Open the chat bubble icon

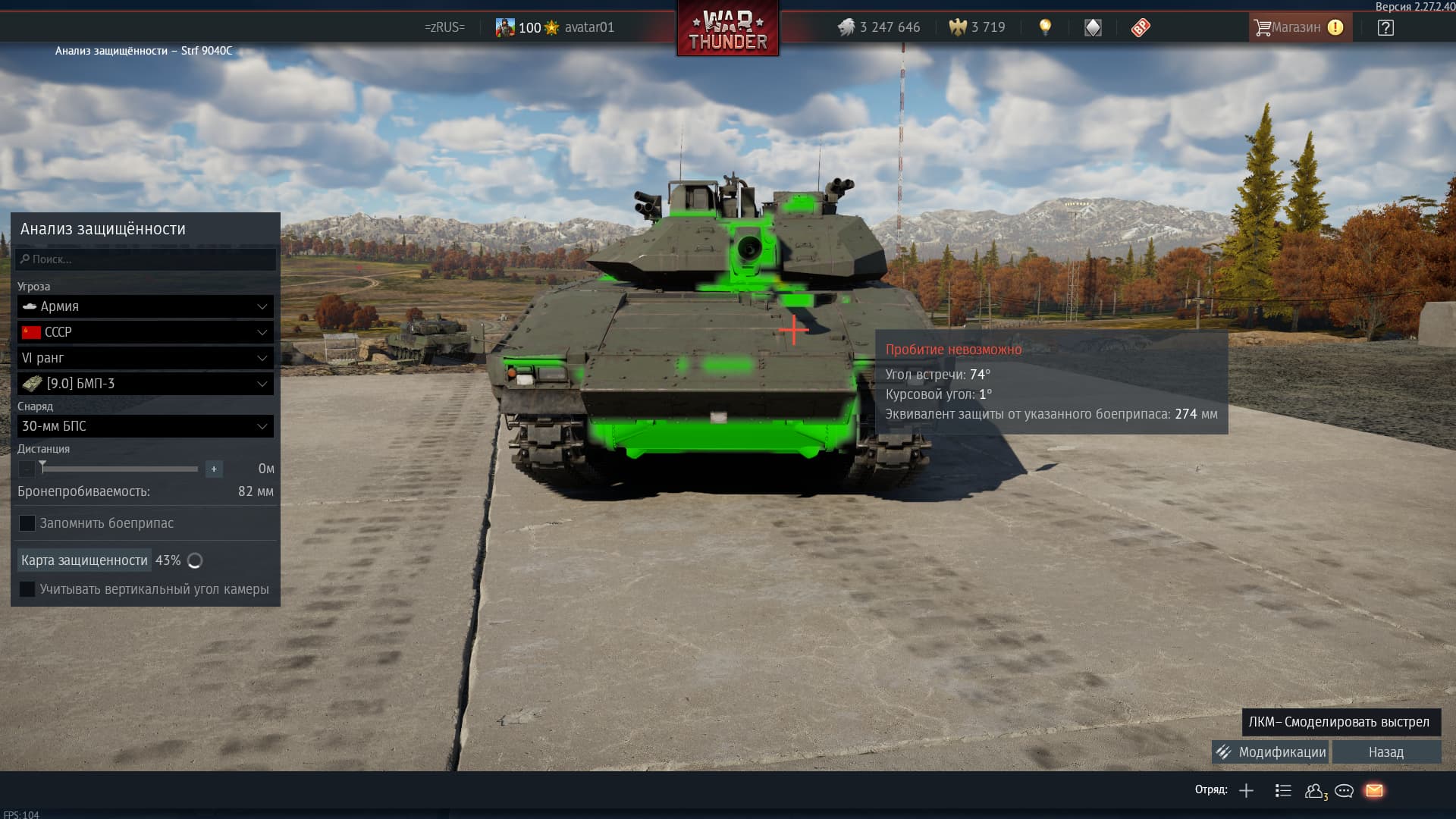[1344, 791]
